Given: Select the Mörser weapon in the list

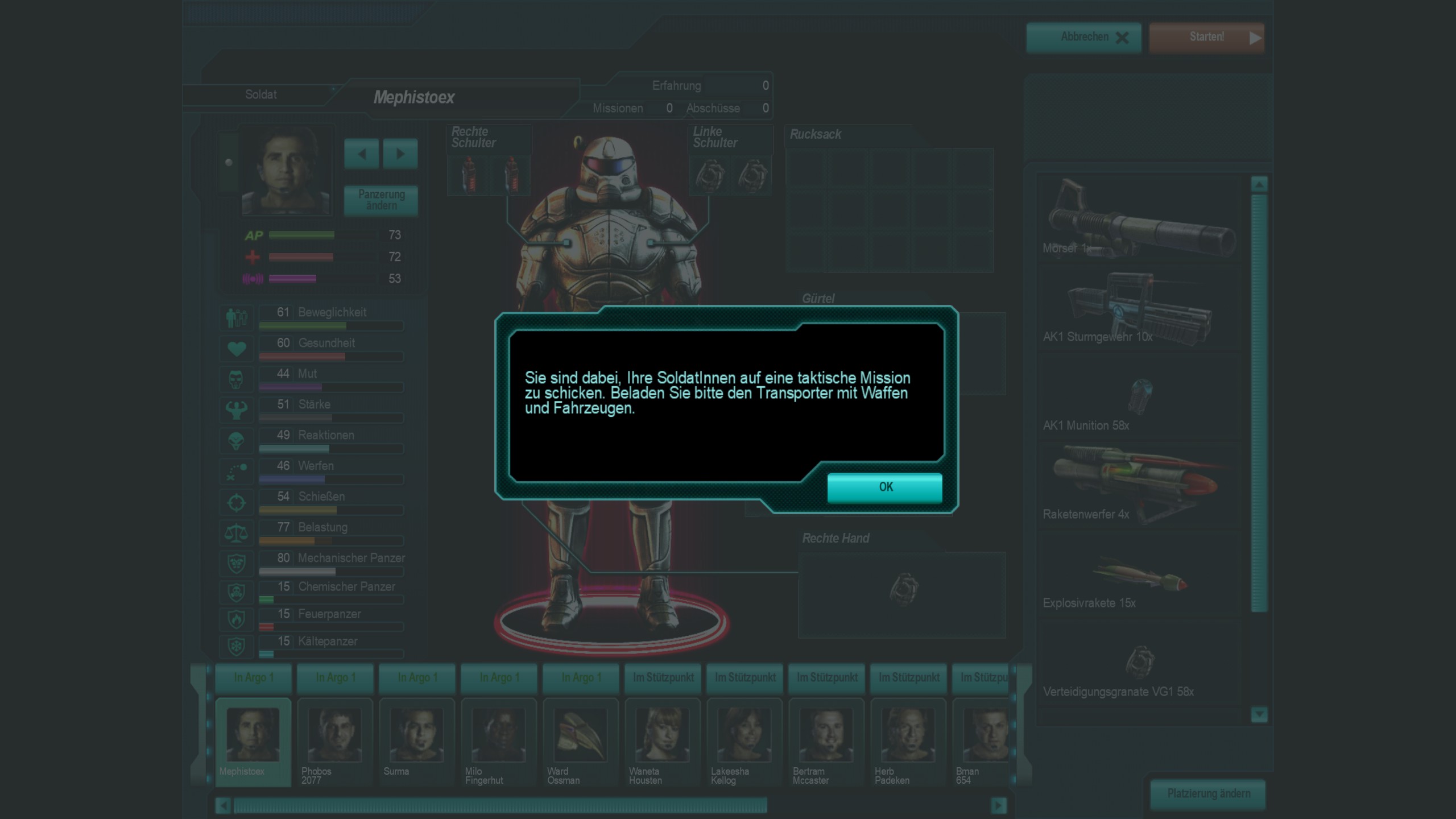Looking at the screenshot, I should pos(1137,219).
